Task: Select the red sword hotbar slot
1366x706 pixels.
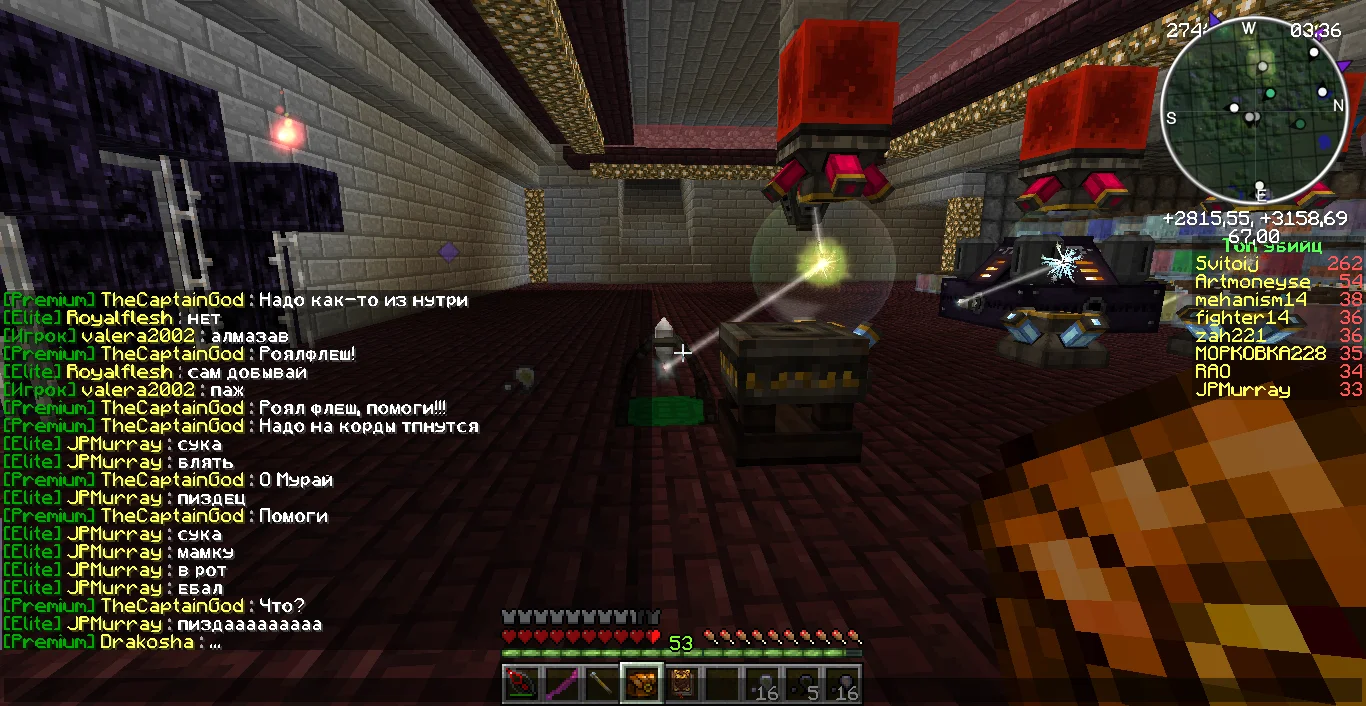Action: [520, 685]
